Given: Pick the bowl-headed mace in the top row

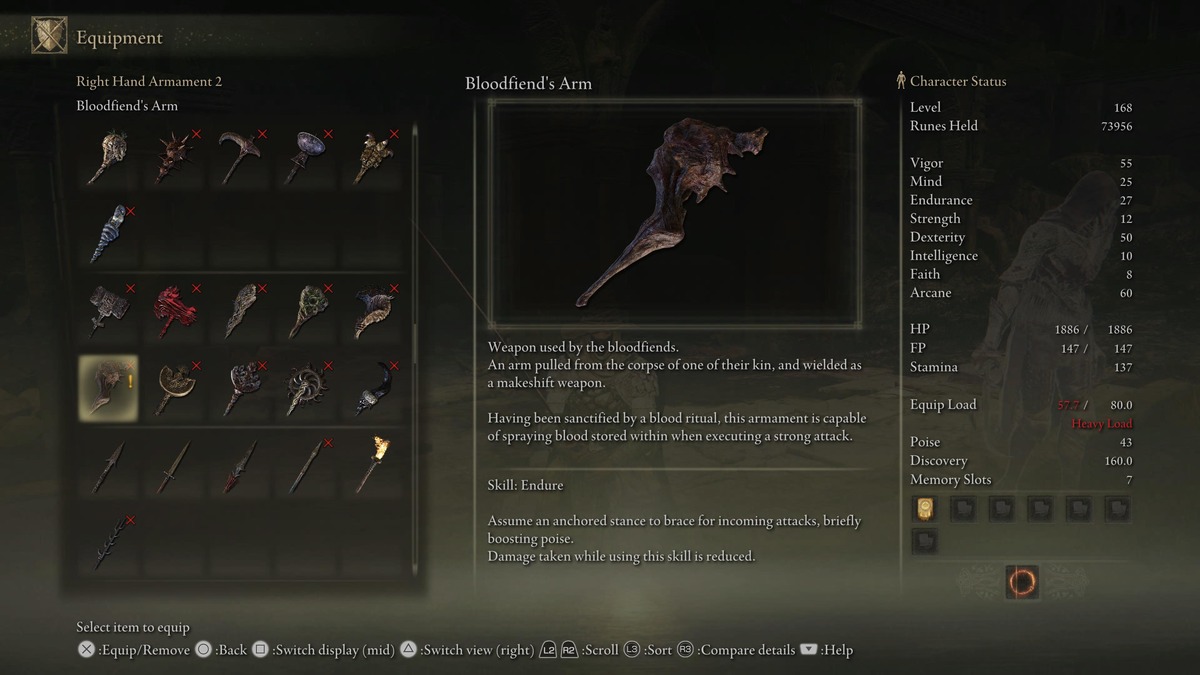Looking at the screenshot, I should [x=307, y=157].
